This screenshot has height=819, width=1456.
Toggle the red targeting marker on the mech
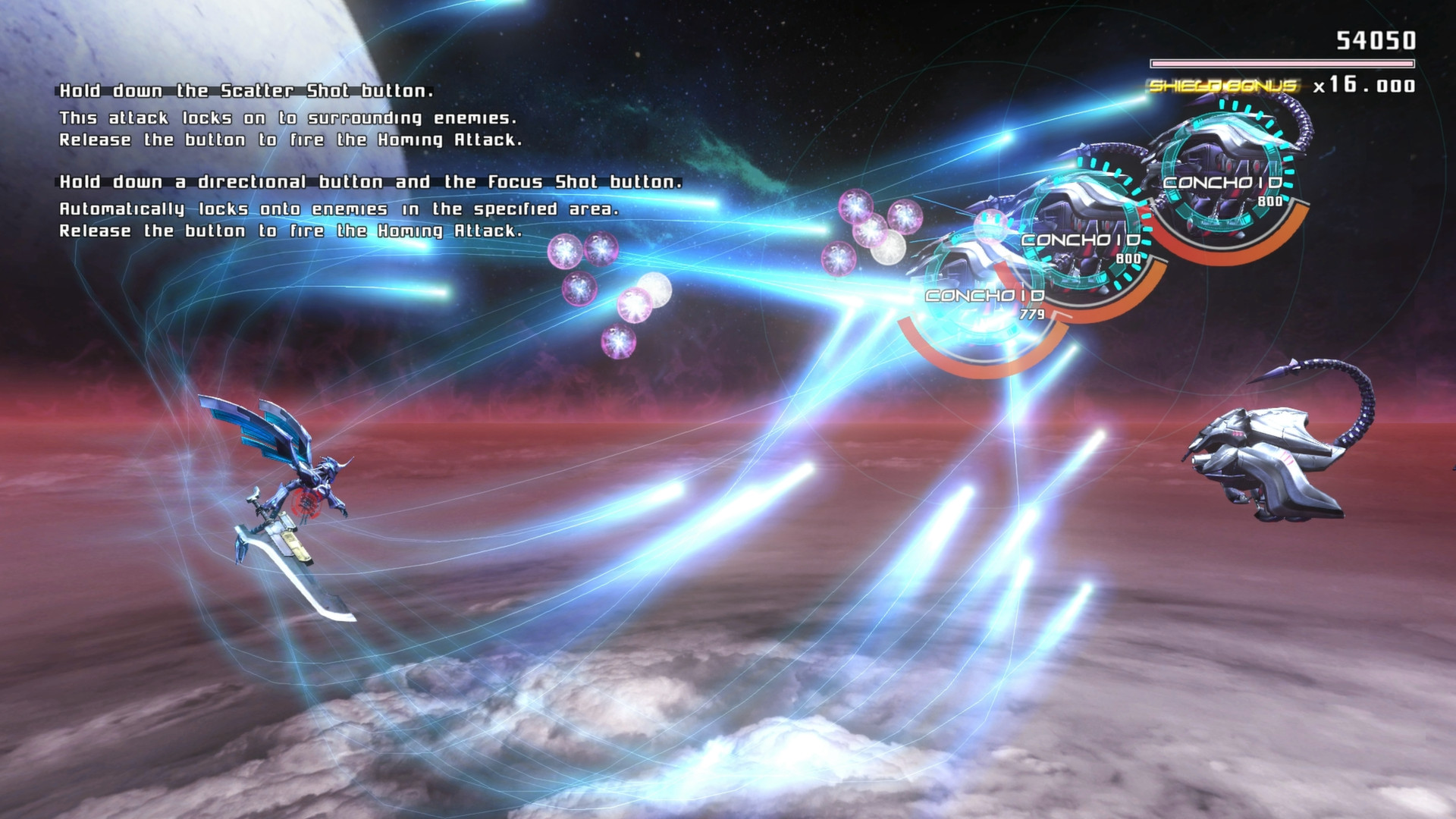(x=307, y=504)
